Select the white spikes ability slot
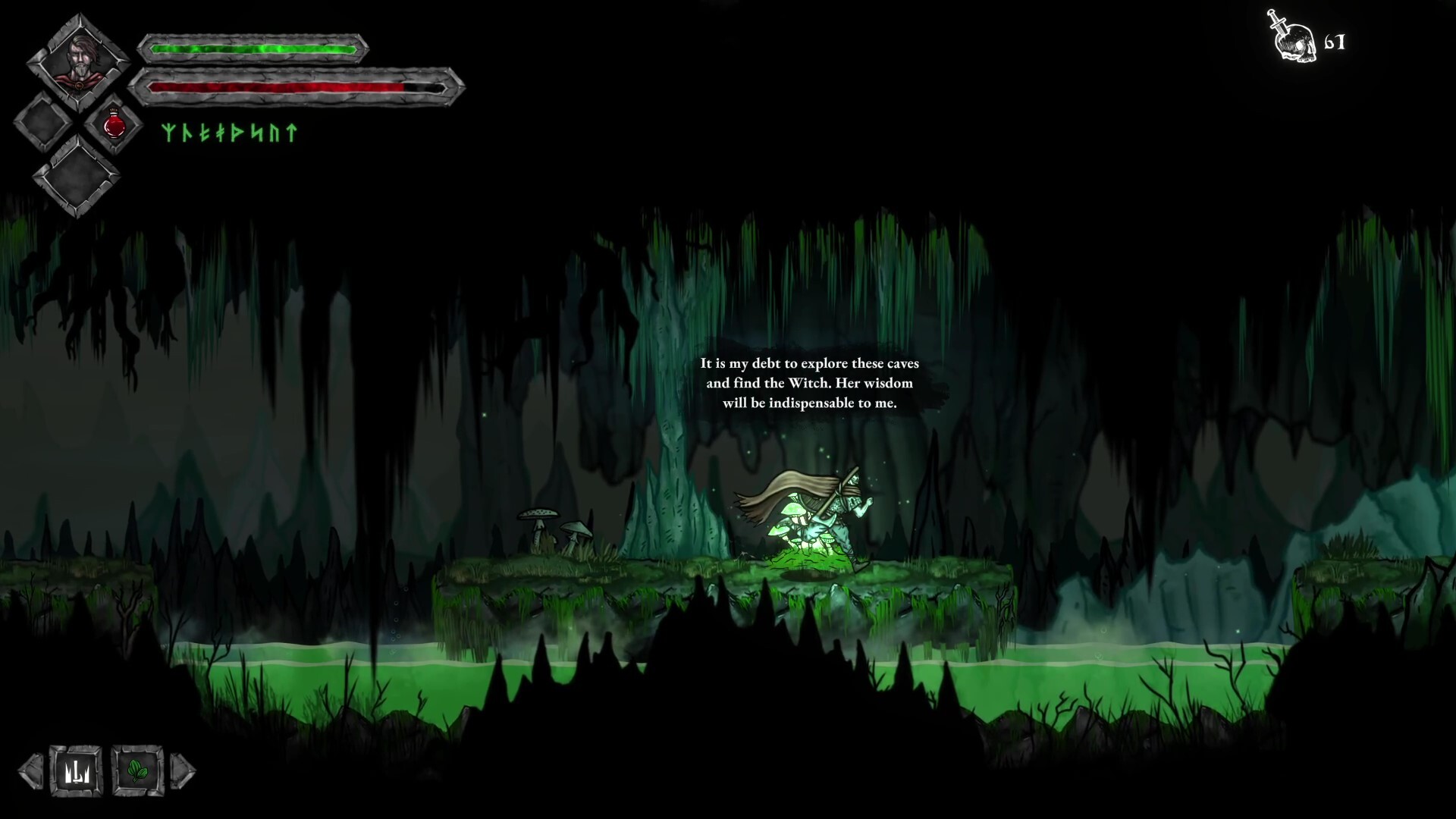 tap(76, 771)
